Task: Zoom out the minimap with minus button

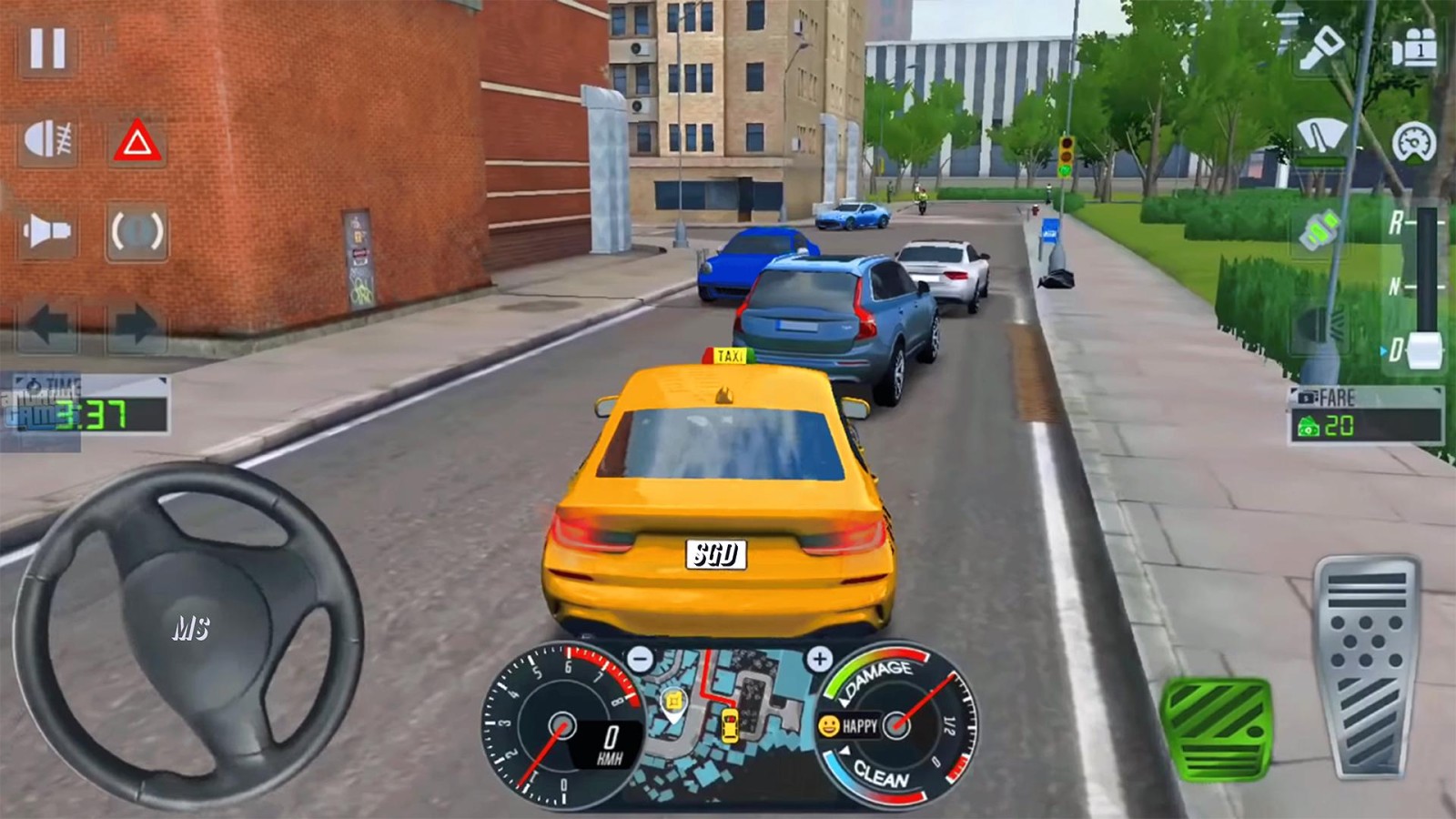Action: click(x=641, y=658)
